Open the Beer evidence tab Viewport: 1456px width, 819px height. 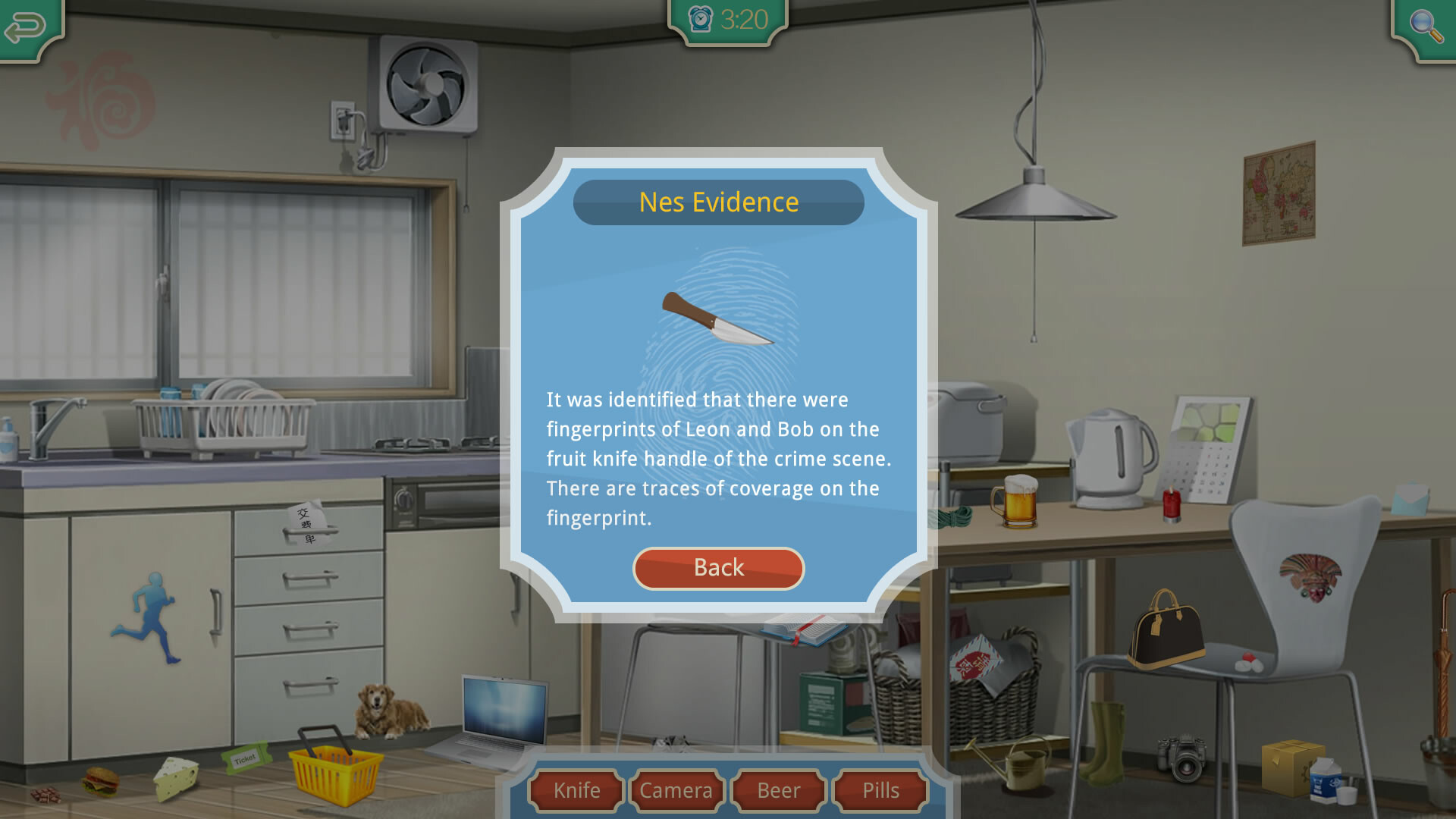(x=777, y=790)
